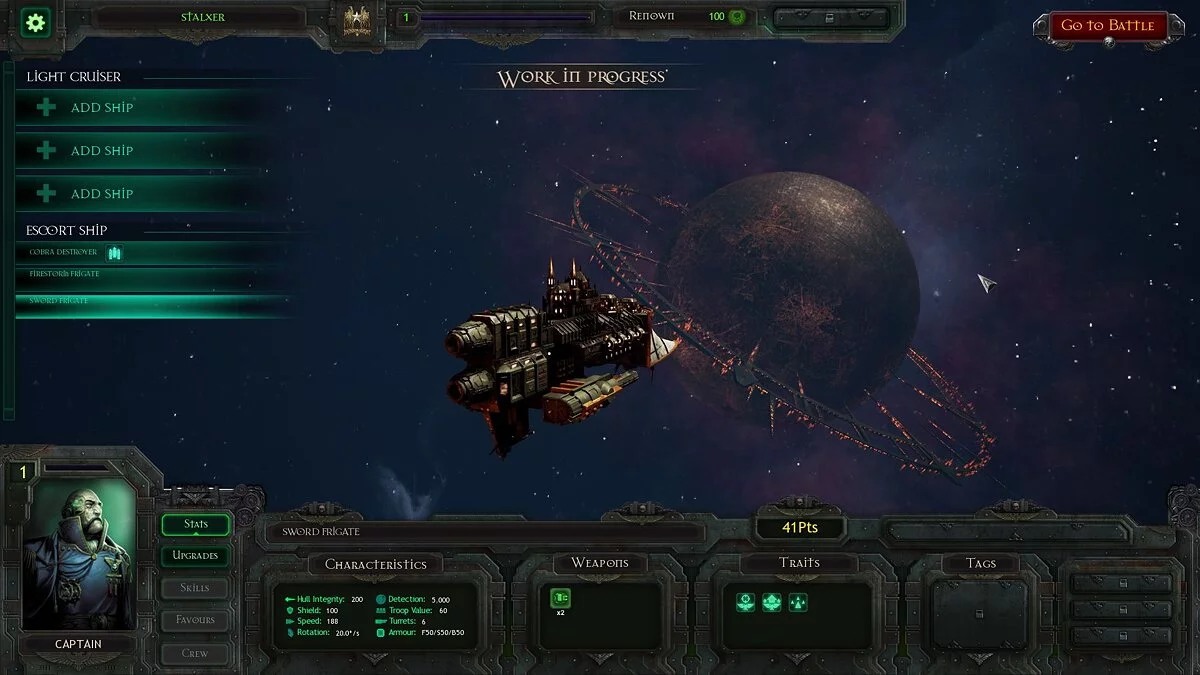Viewport: 1200px width, 675px height.
Task: Open settings with the green gear icon
Action: pyautogui.click(x=36, y=22)
